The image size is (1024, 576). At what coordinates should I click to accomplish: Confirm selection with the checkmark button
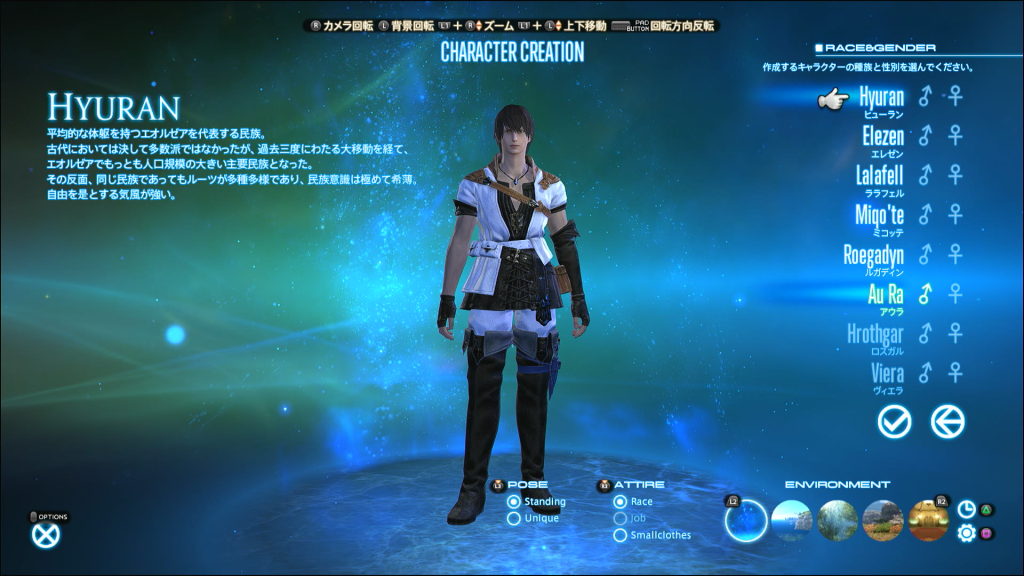[x=894, y=422]
